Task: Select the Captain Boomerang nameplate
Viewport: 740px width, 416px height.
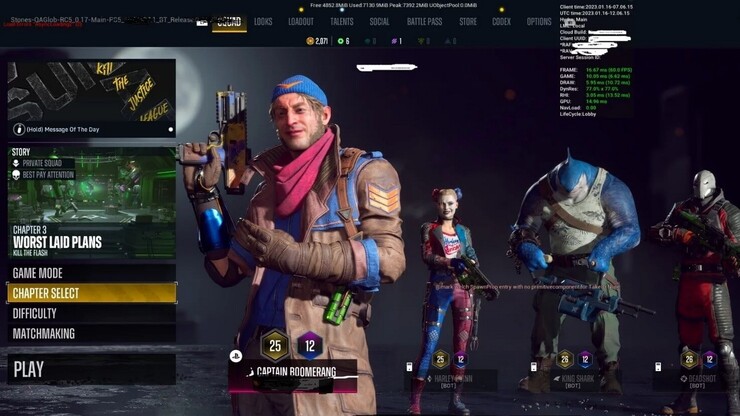Action: click(x=294, y=372)
